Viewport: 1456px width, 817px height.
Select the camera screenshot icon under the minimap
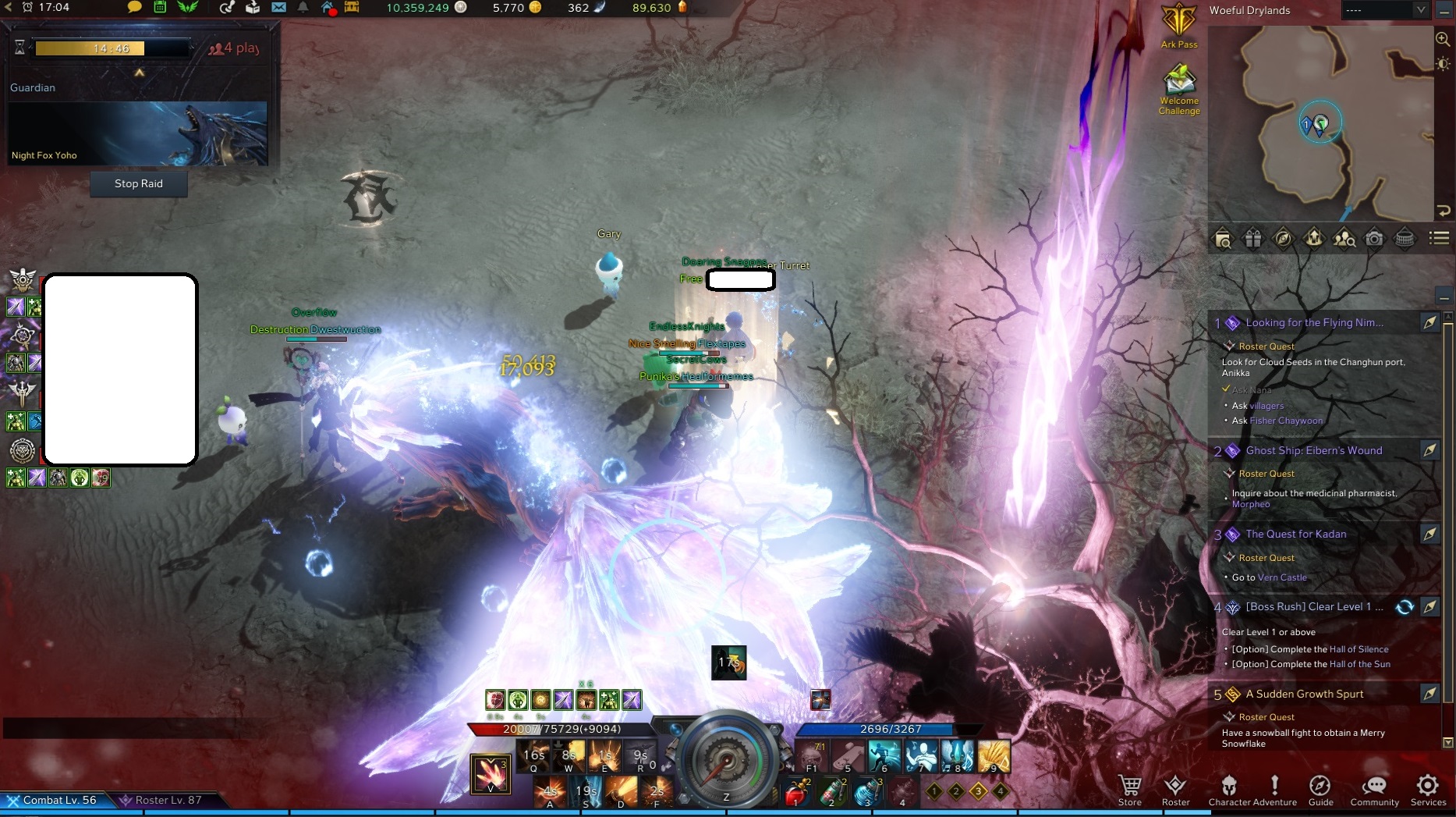pos(1375,238)
